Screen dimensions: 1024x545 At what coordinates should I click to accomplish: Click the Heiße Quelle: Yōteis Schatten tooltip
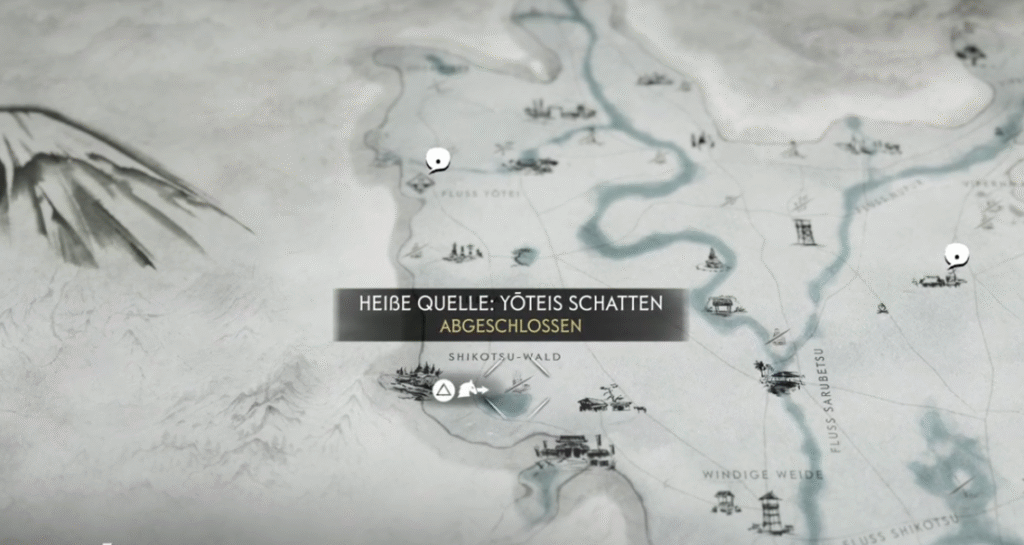click(x=511, y=313)
